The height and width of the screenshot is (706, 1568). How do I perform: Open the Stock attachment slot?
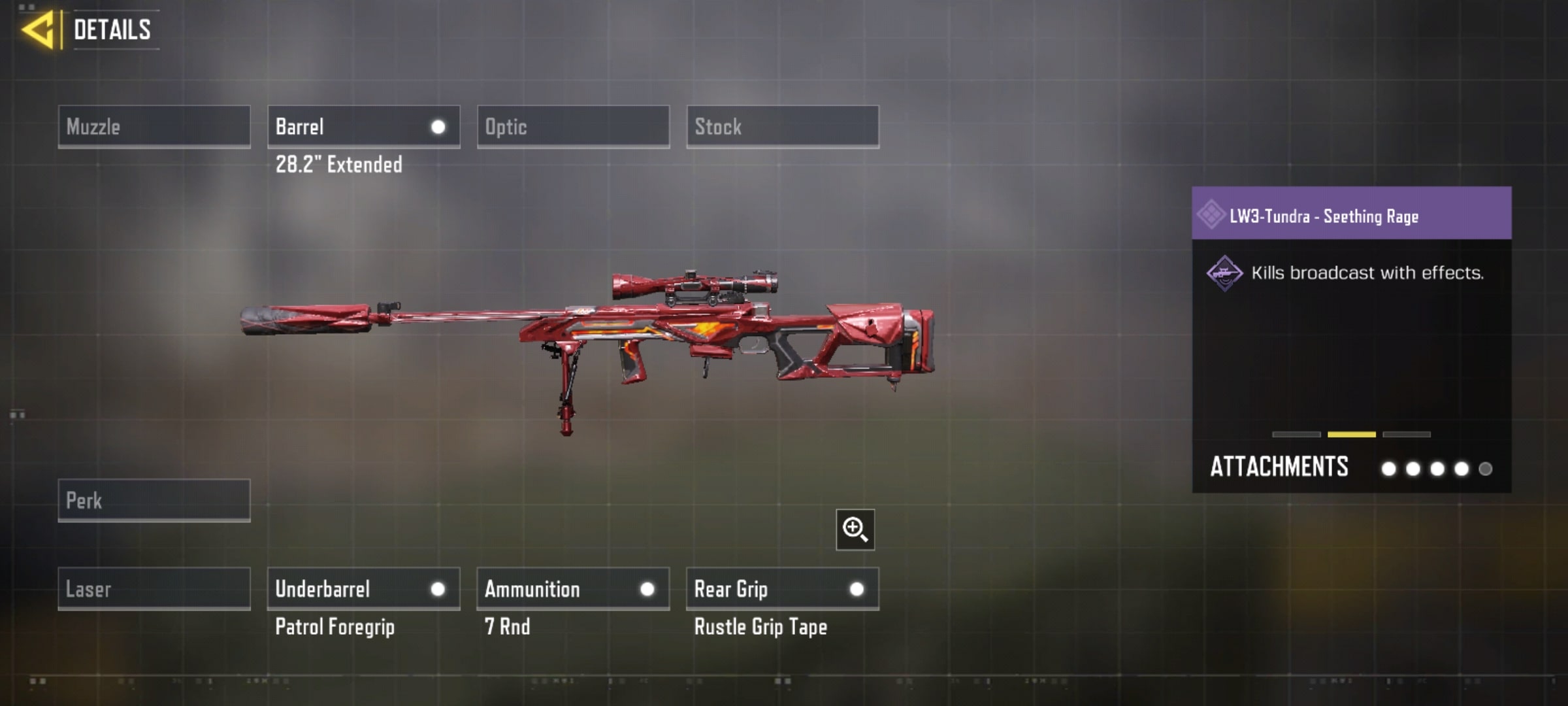[783, 127]
